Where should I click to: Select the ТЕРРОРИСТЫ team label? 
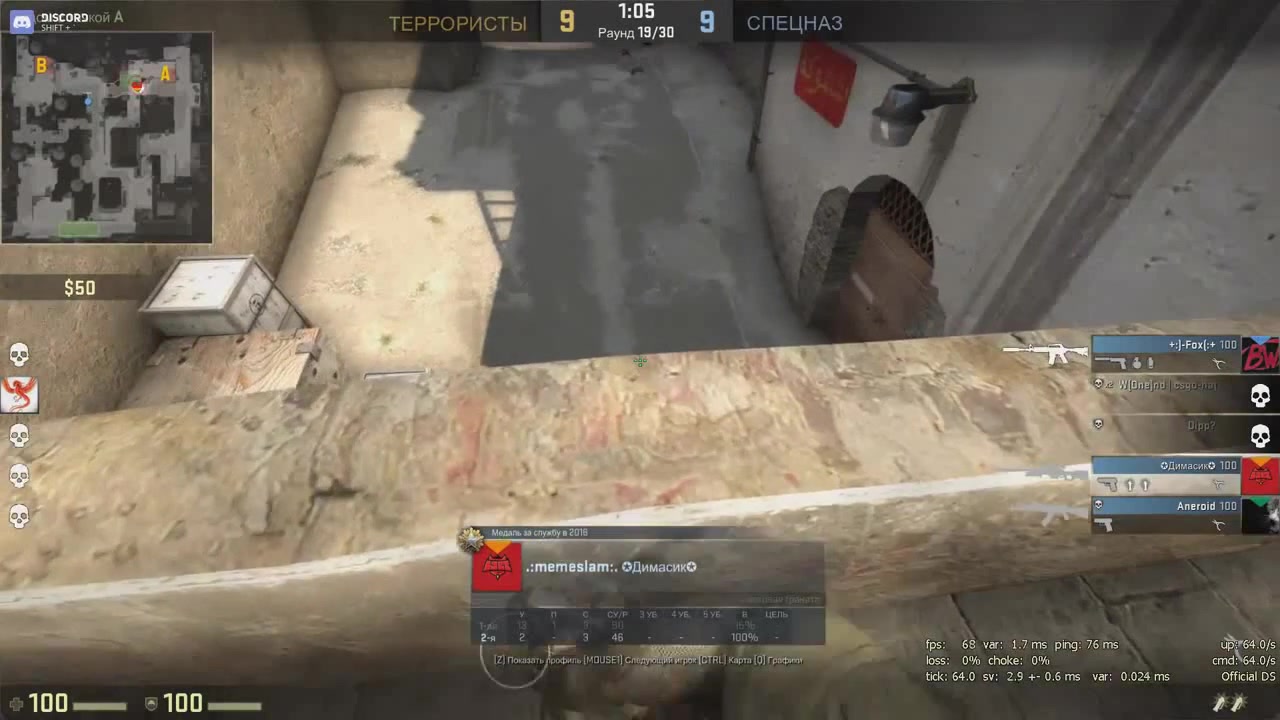click(x=458, y=23)
